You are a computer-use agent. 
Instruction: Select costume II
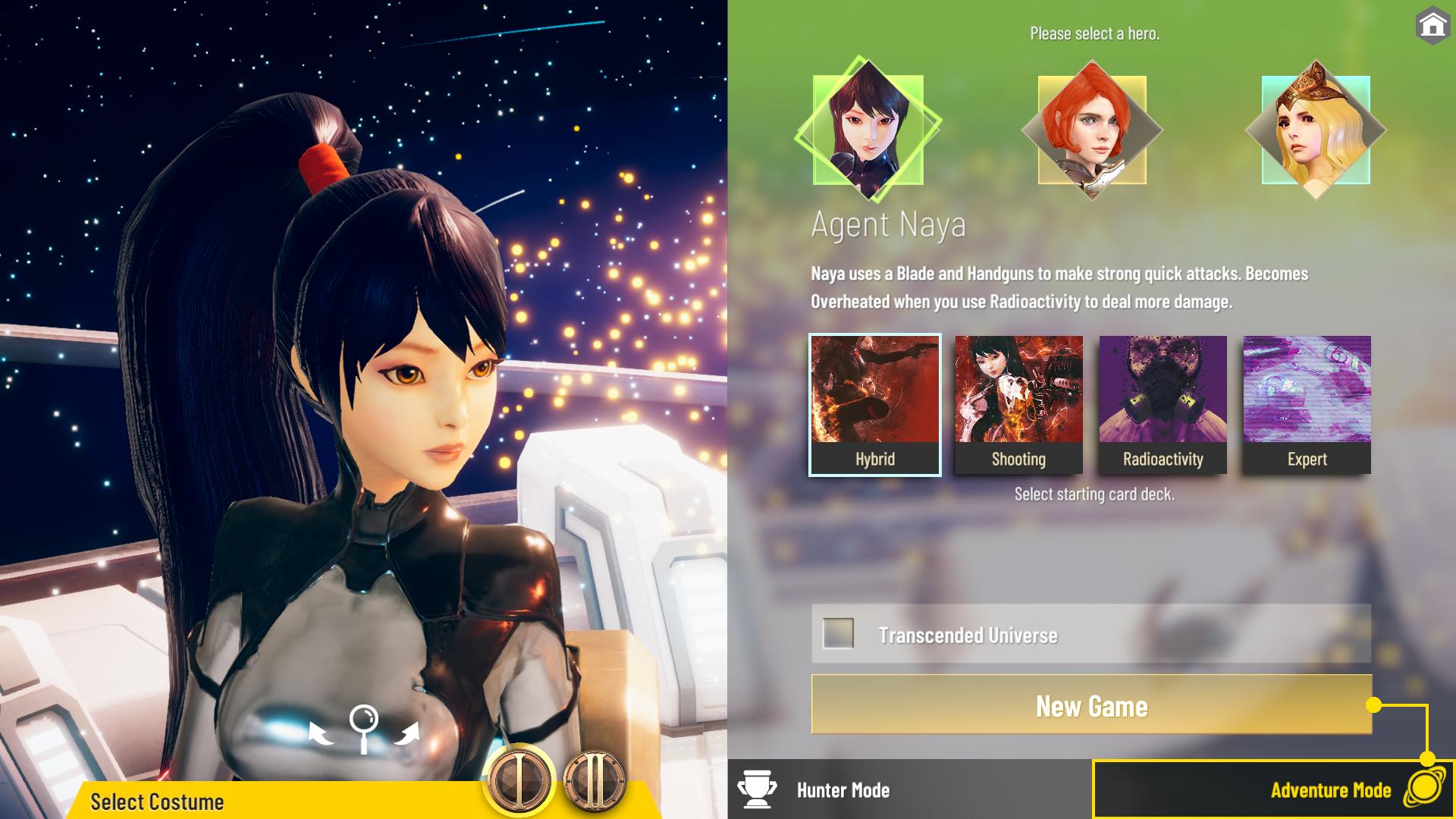pos(595,780)
